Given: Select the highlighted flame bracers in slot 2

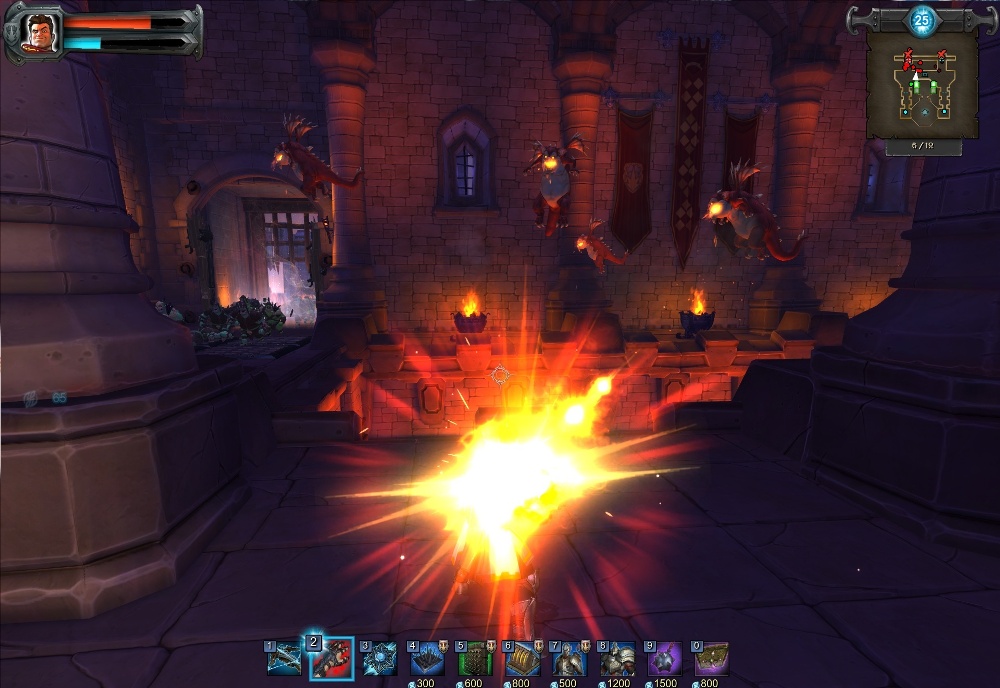Looking at the screenshot, I should (331, 658).
